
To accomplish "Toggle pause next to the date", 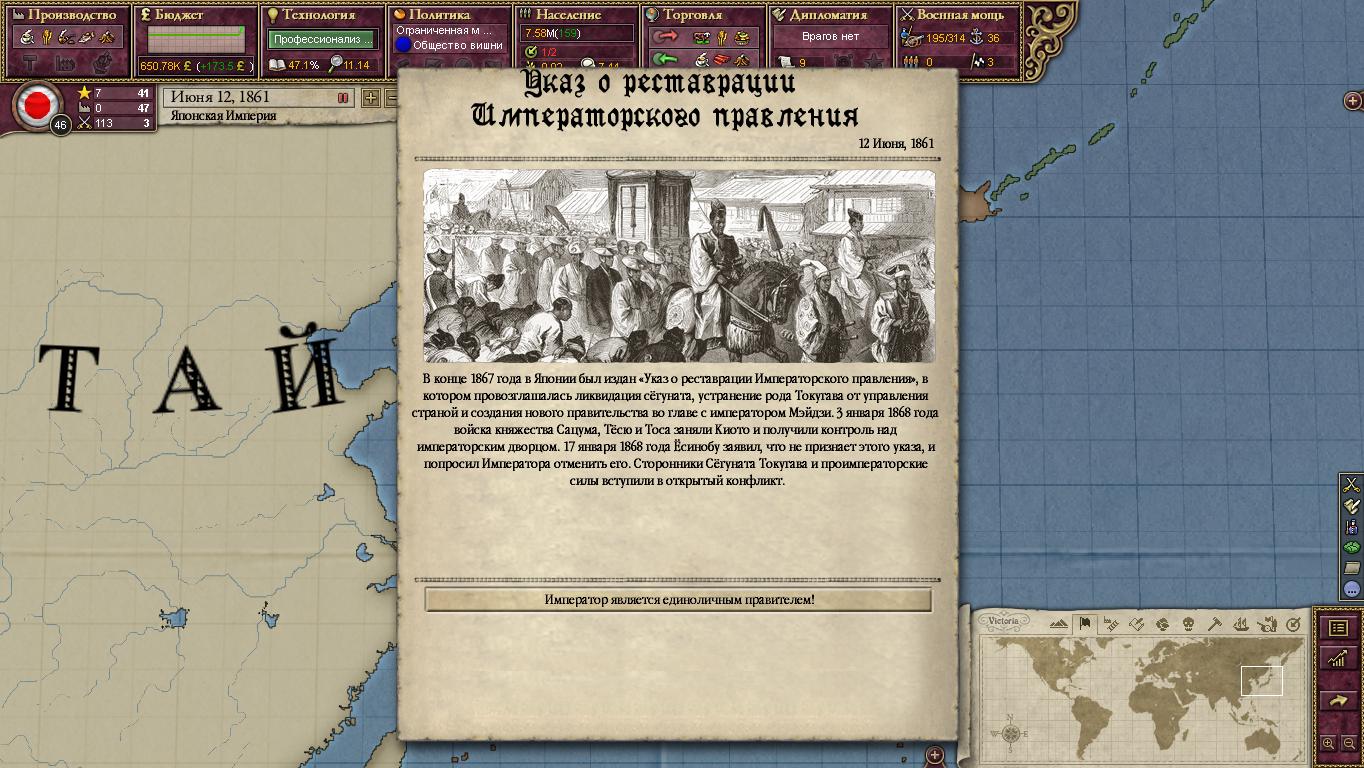I will pyautogui.click(x=343, y=98).
